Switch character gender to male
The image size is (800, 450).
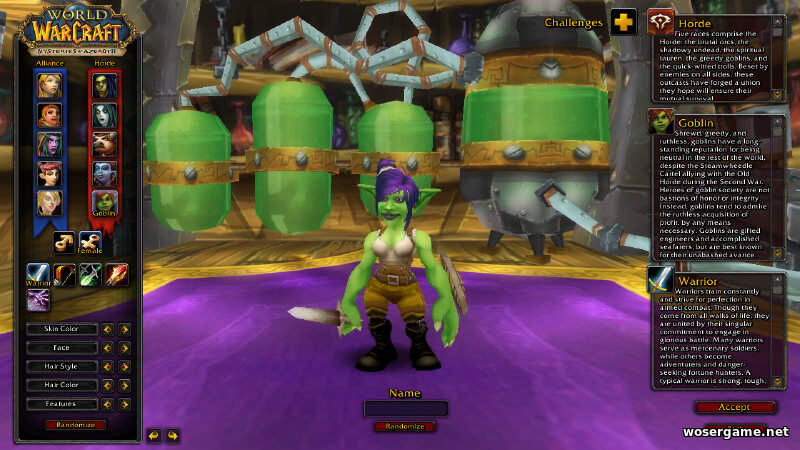65,241
